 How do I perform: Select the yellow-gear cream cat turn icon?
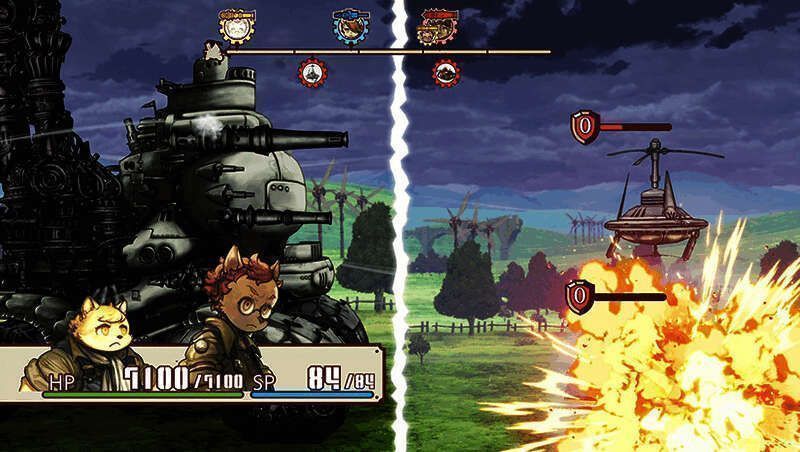[236, 26]
